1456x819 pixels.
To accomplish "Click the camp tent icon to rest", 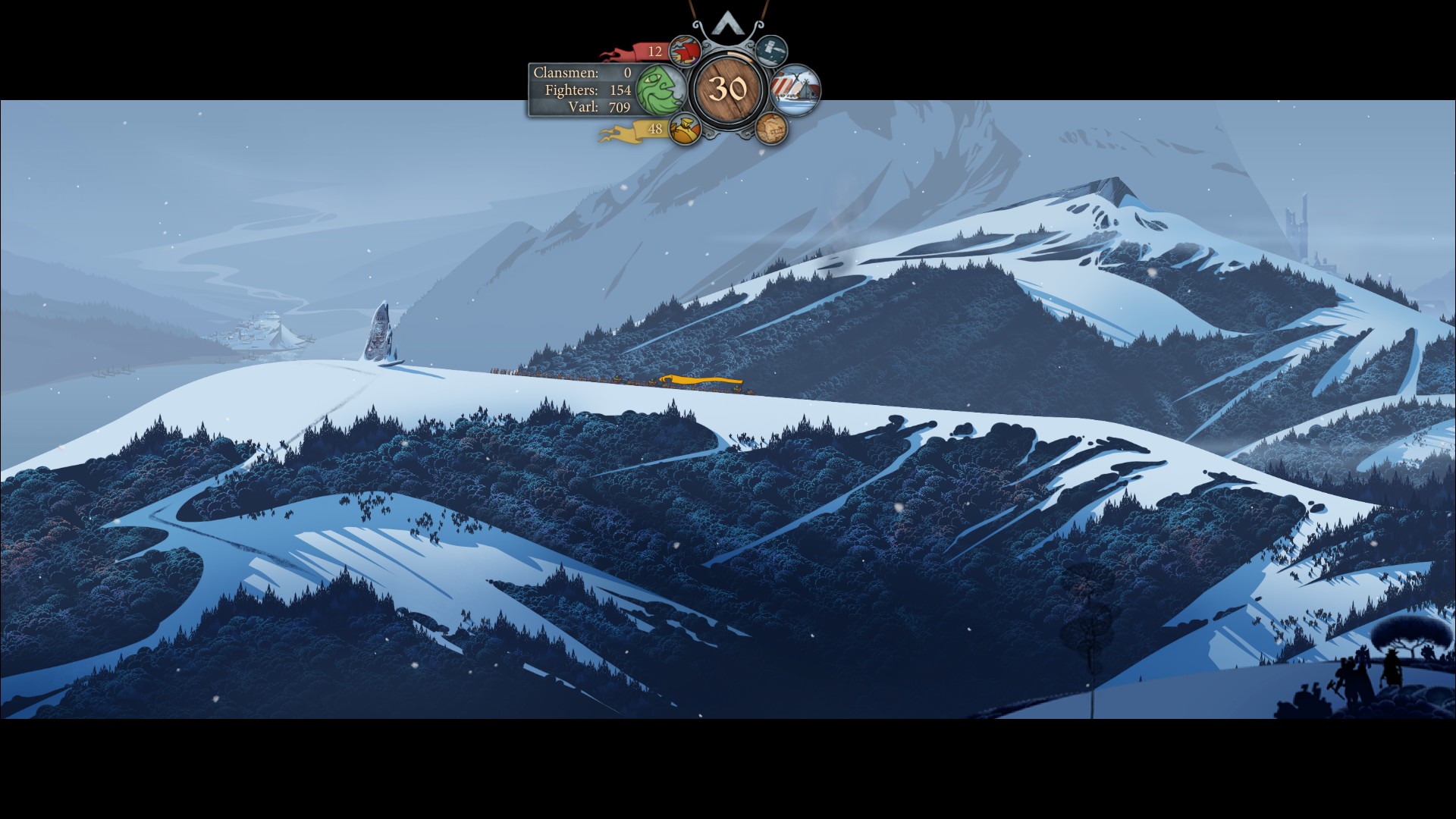I will (795, 90).
